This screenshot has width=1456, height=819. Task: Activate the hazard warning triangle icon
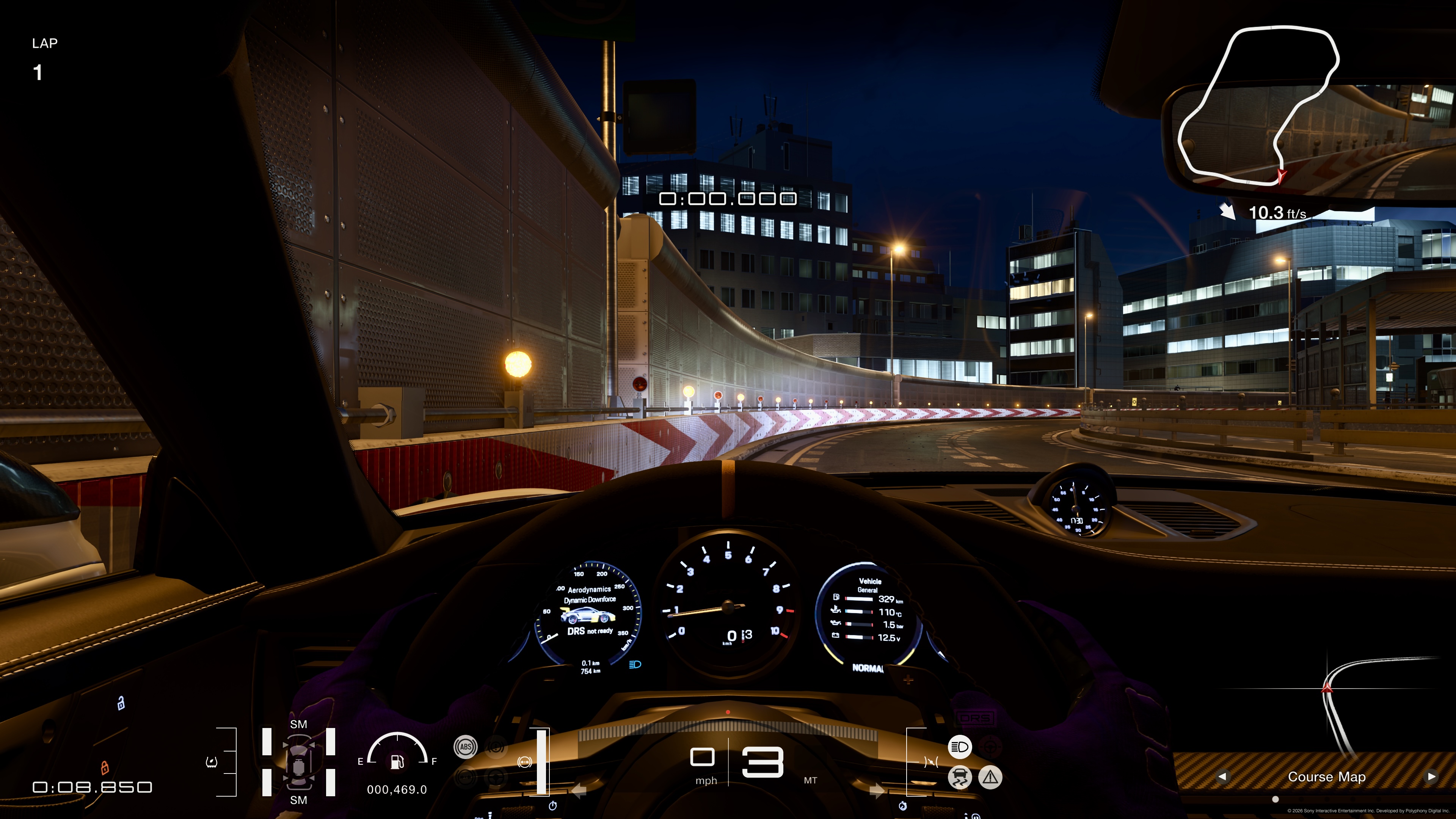[990, 777]
